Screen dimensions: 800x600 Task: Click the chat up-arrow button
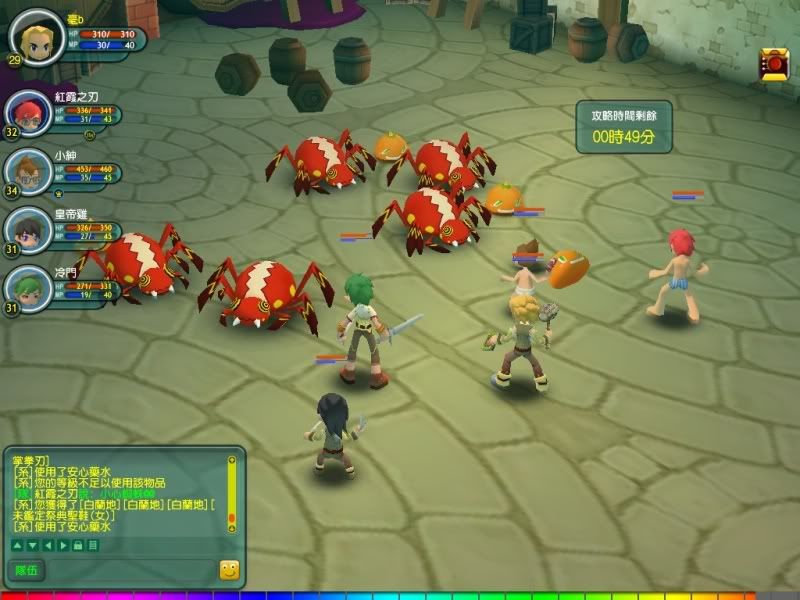[x=16, y=545]
